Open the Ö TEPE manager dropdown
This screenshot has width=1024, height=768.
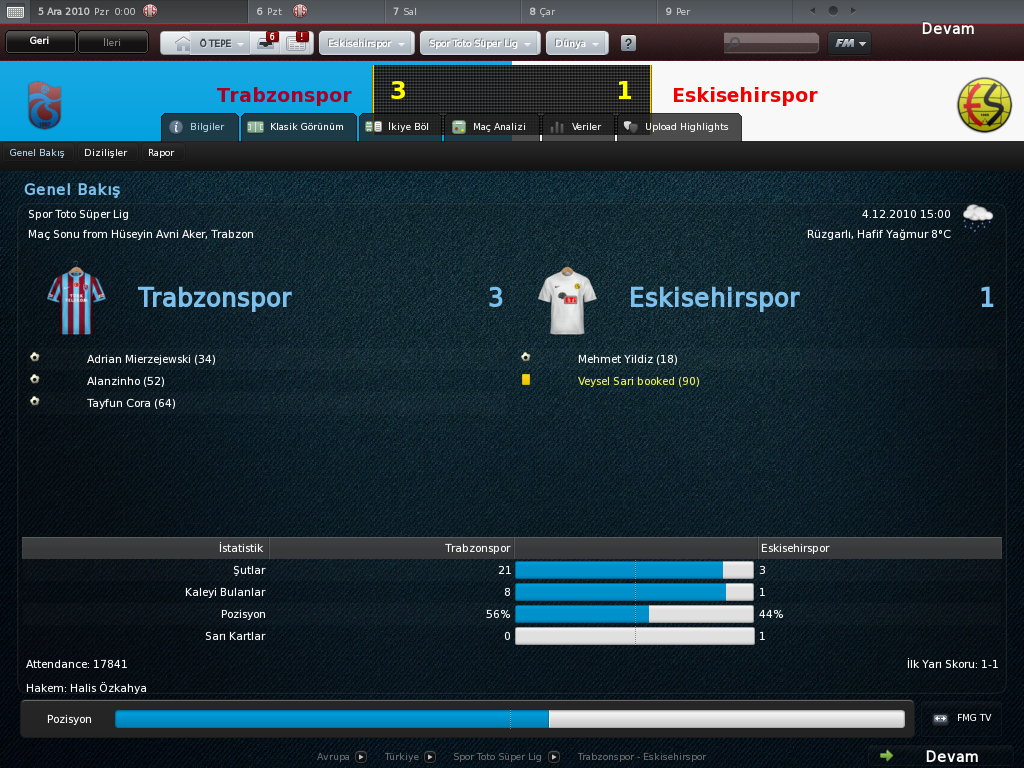click(221, 43)
